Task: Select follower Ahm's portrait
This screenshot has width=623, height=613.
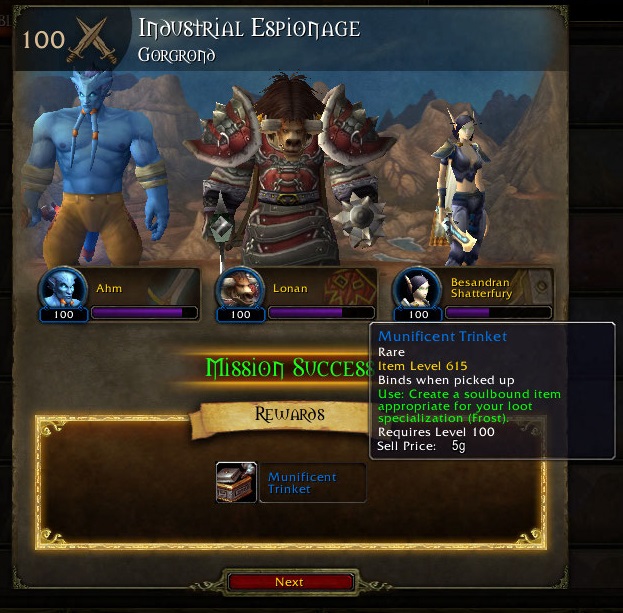Action: 63,290
